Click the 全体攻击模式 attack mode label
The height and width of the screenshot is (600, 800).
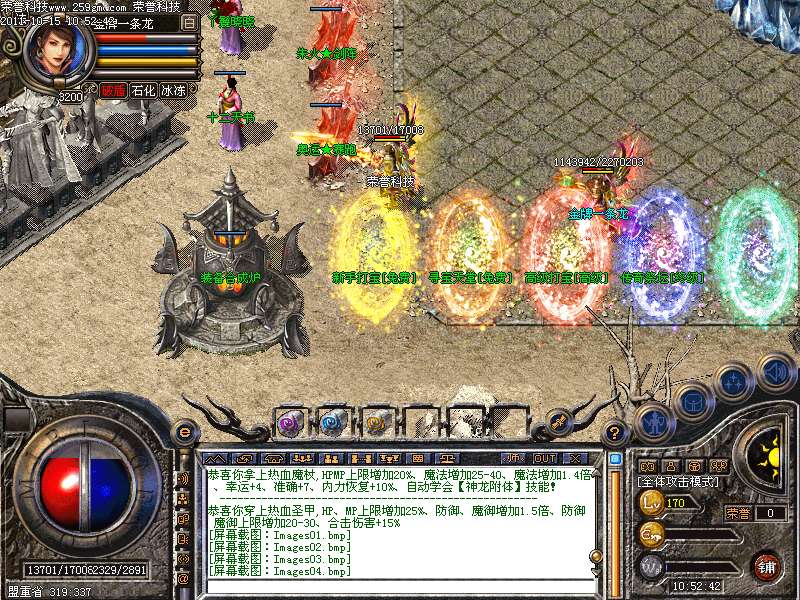coord(678,481)
